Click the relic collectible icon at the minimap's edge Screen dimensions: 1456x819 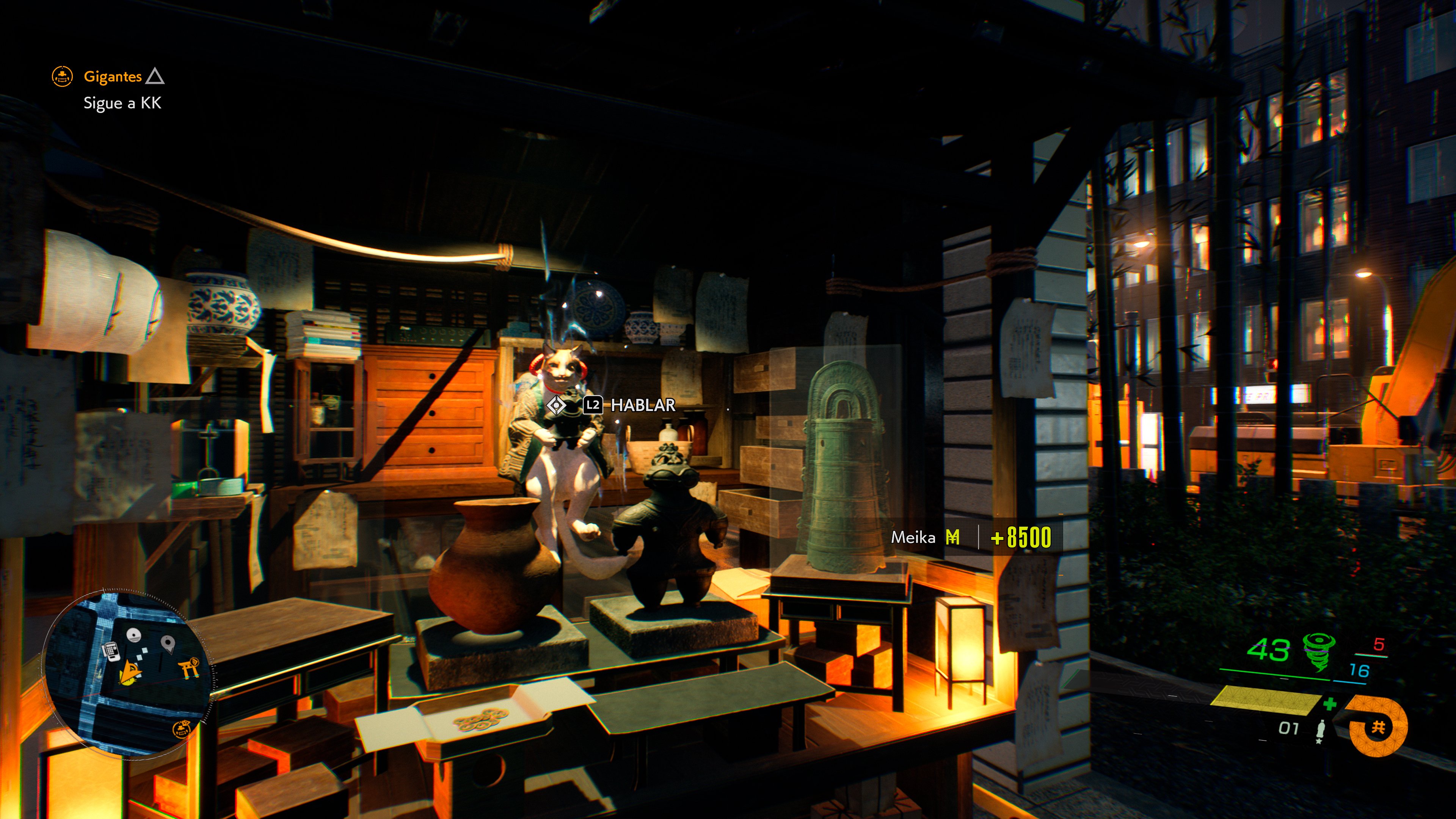[x=182, y=729]
